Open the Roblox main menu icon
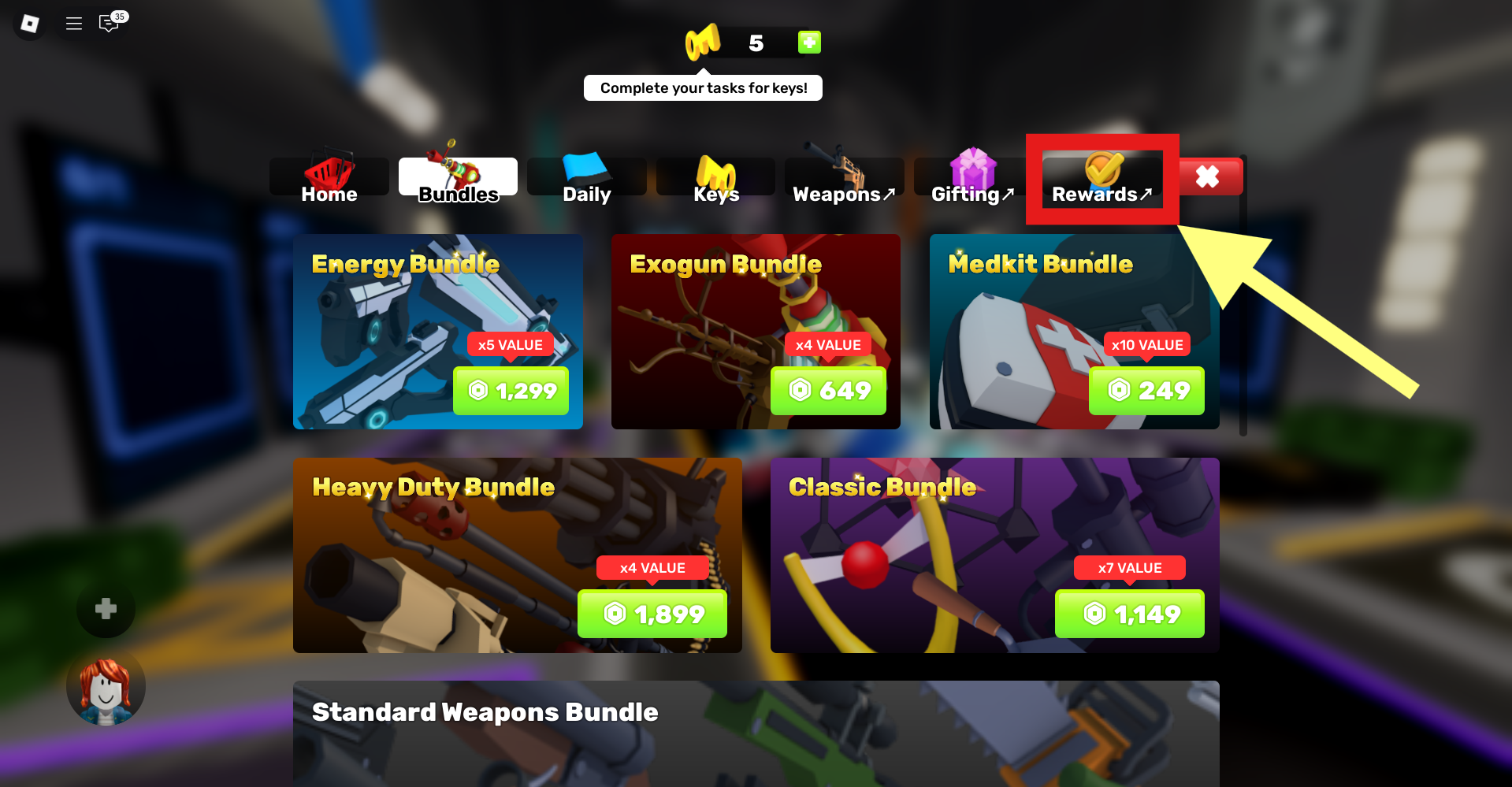Image resolution: width=1512 pixels, height=787 pixels. tap(28, 24)
